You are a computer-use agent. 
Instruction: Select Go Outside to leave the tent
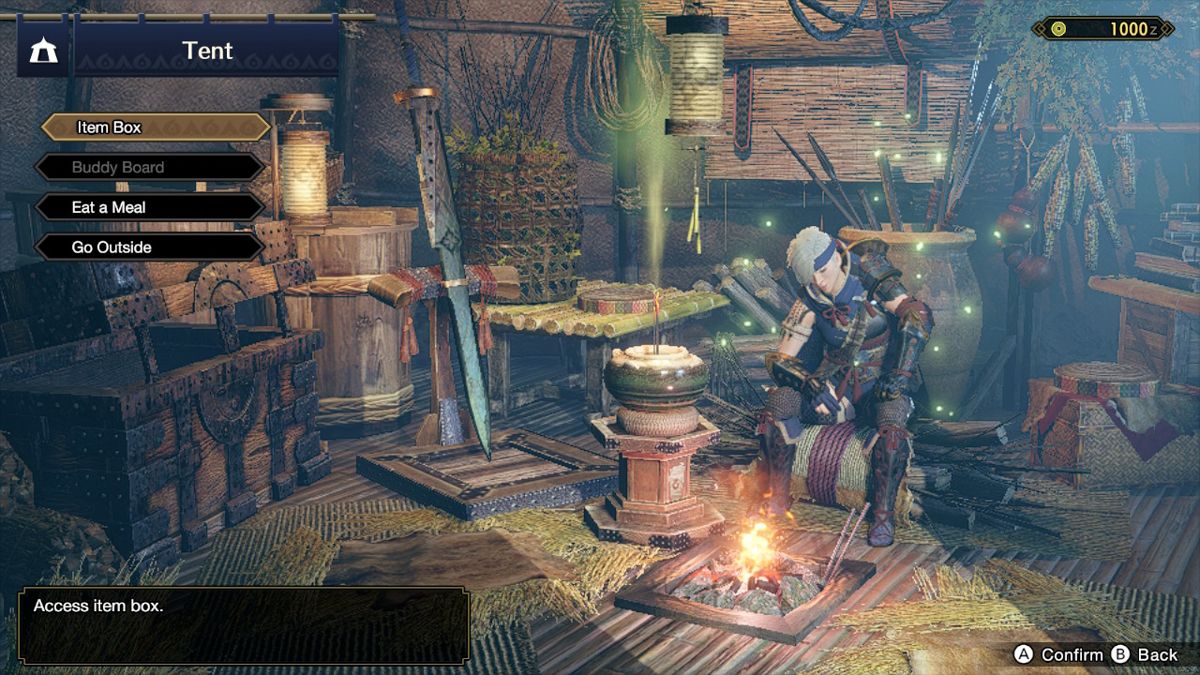click(x=150, y=247)
